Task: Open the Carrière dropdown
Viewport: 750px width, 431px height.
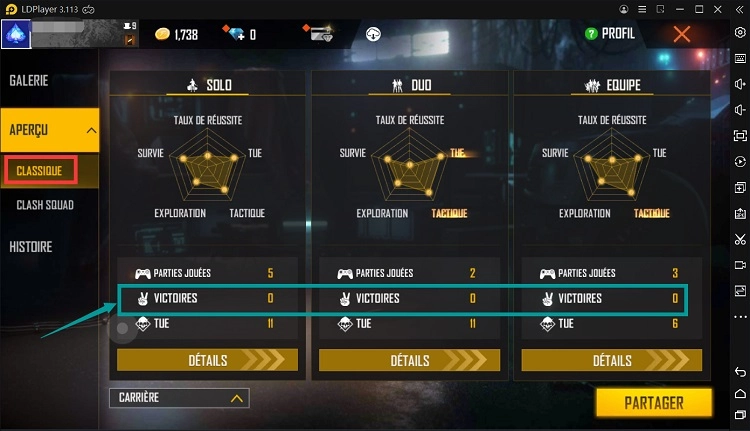Action: pos(179,398)
